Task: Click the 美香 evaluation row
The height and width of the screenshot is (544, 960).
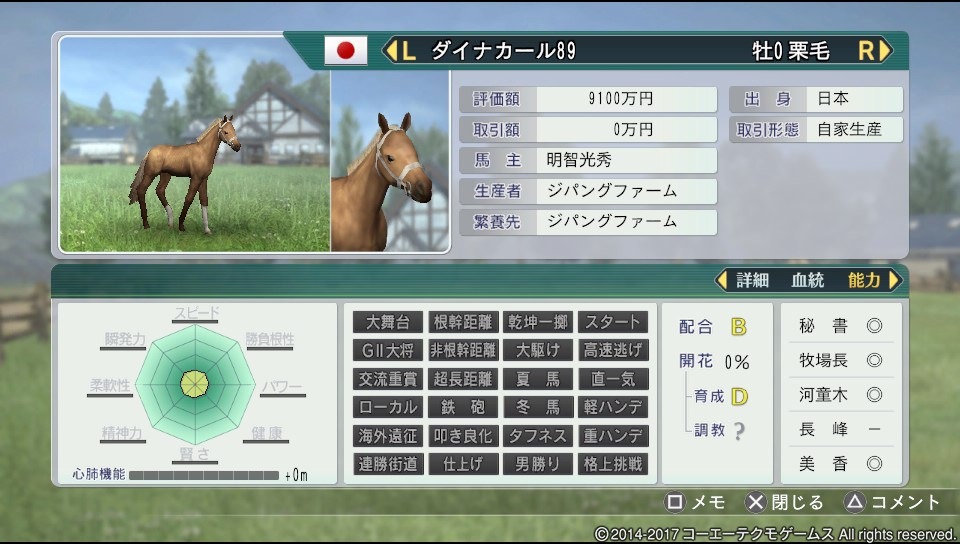Action: (x=840, y=464)
